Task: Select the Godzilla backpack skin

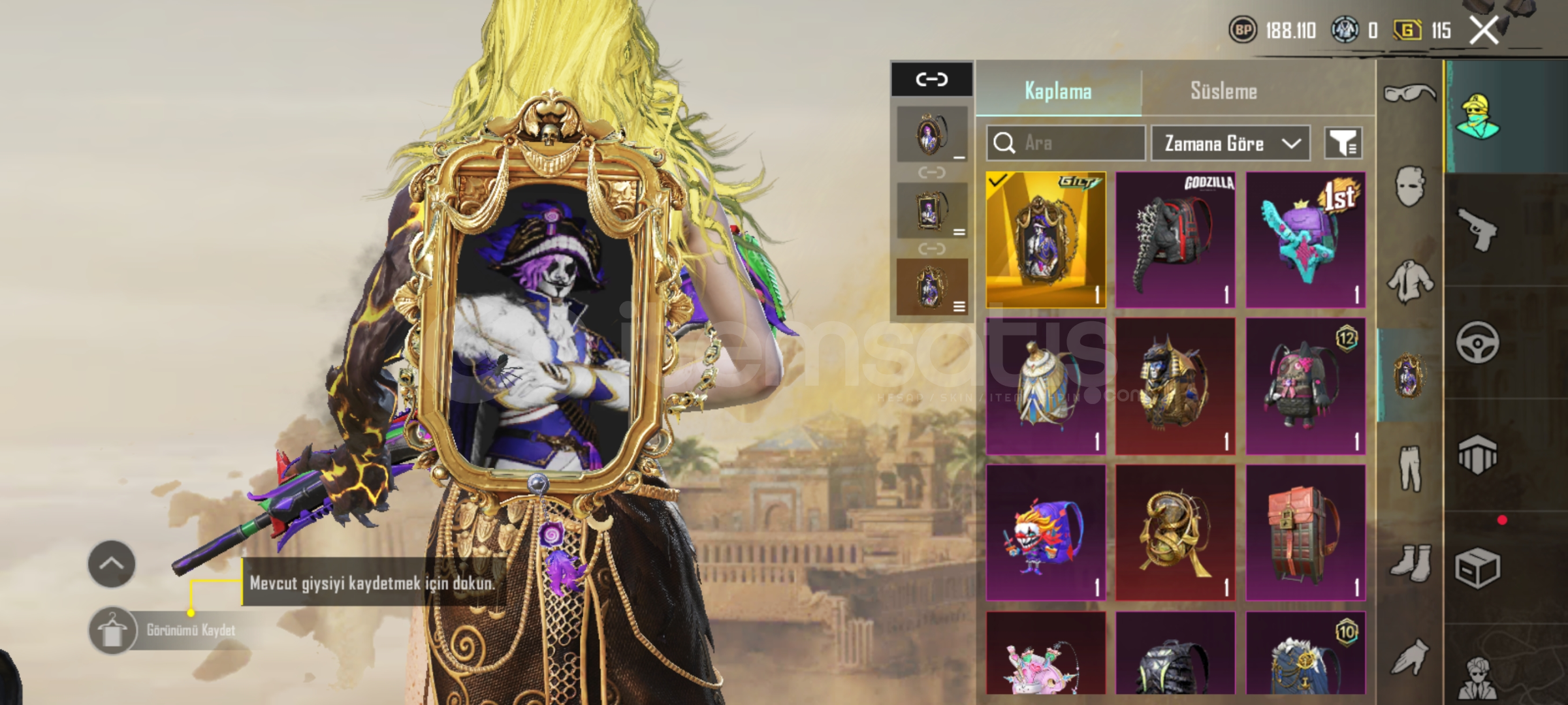Action: pos(1176,240)
